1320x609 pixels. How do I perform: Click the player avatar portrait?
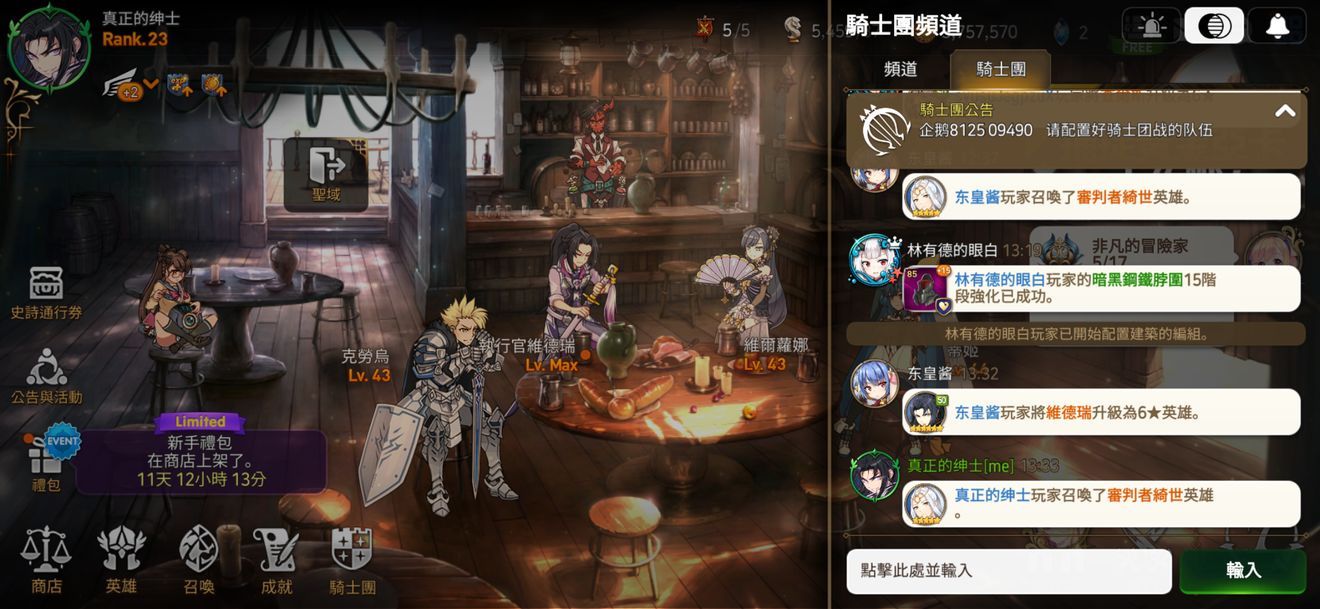coord(48,48)
